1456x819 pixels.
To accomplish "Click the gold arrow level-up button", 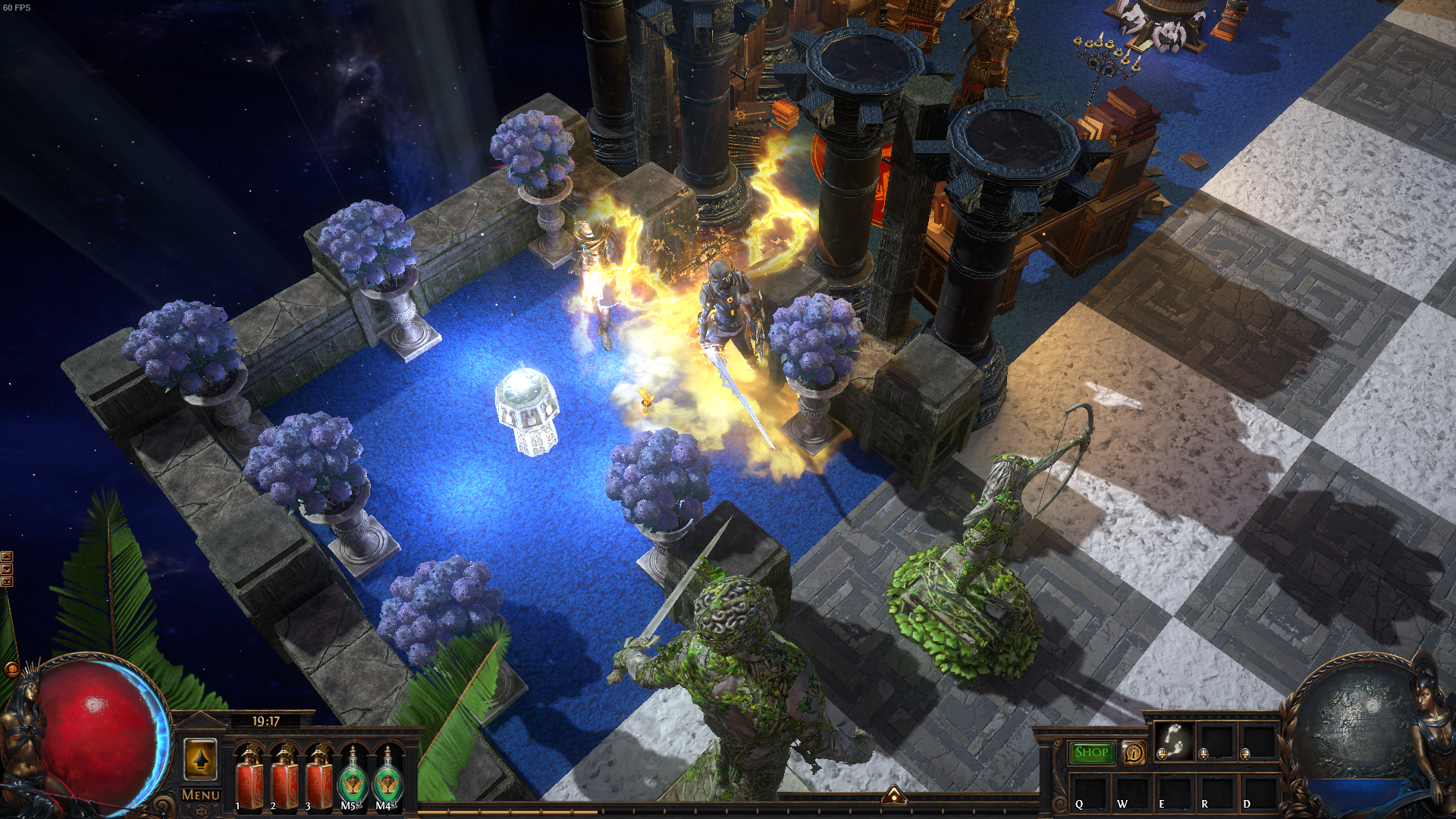I will (200, 759).
